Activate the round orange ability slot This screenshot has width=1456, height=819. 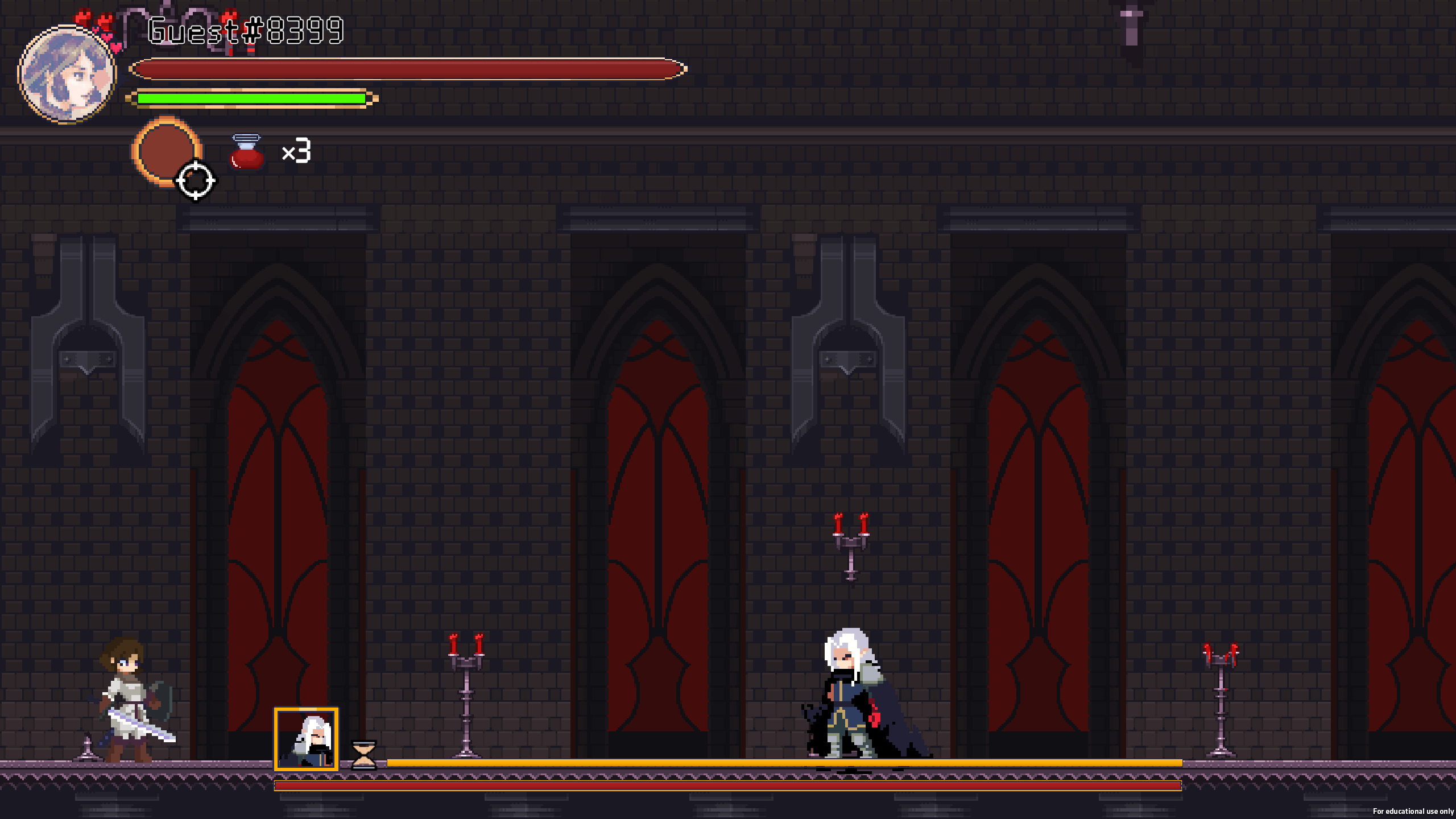point(165,150)
